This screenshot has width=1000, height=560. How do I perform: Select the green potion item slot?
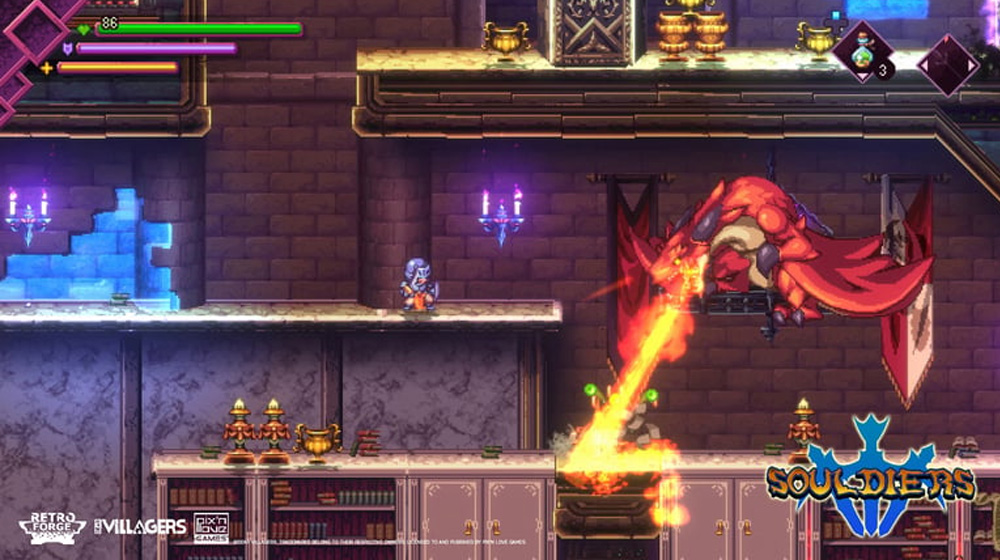(x=862, y=56)
